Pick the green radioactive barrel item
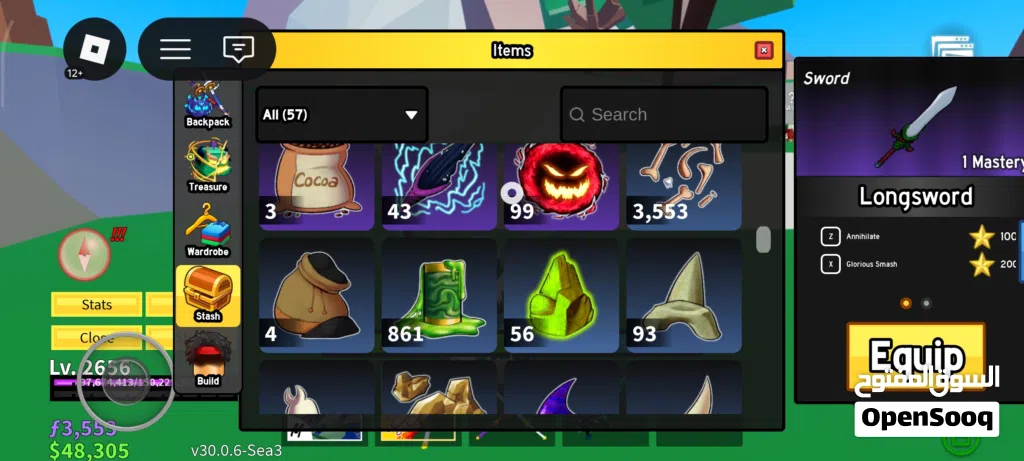The height and width of the screenshot is (461, 1024). [439, 295]
